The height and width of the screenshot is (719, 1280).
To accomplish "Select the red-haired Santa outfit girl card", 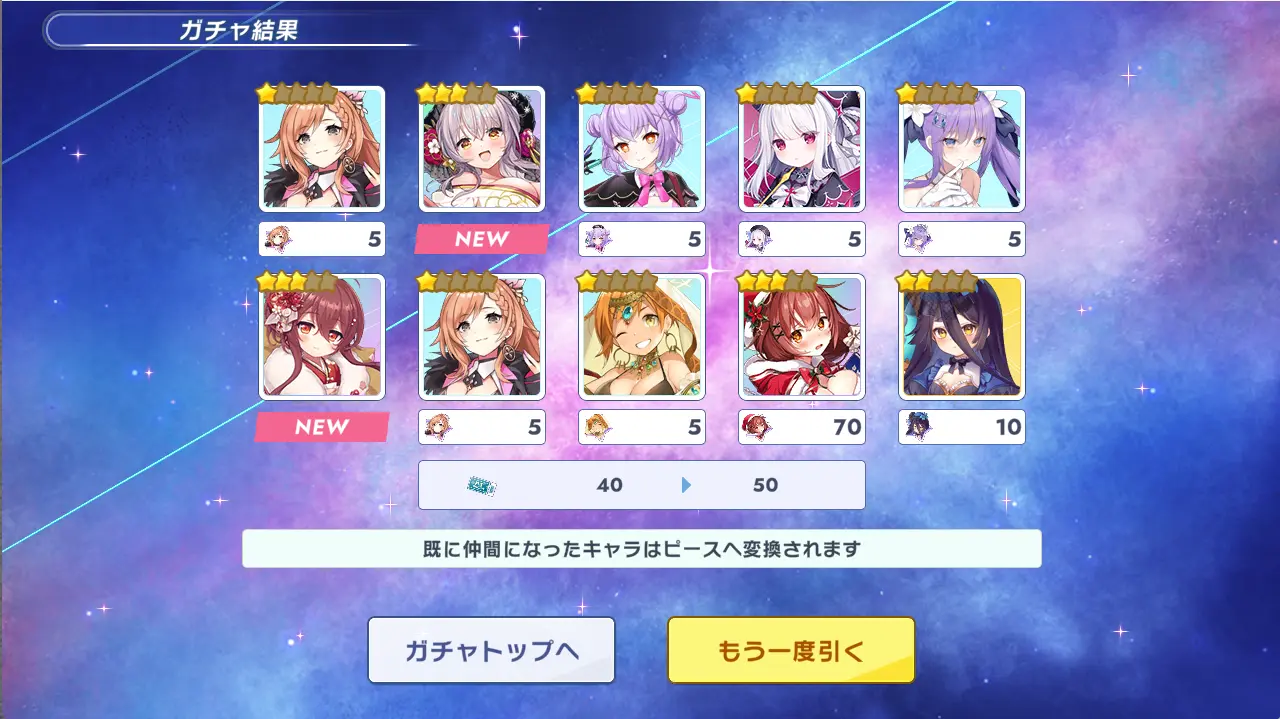I will coord(801,337).
